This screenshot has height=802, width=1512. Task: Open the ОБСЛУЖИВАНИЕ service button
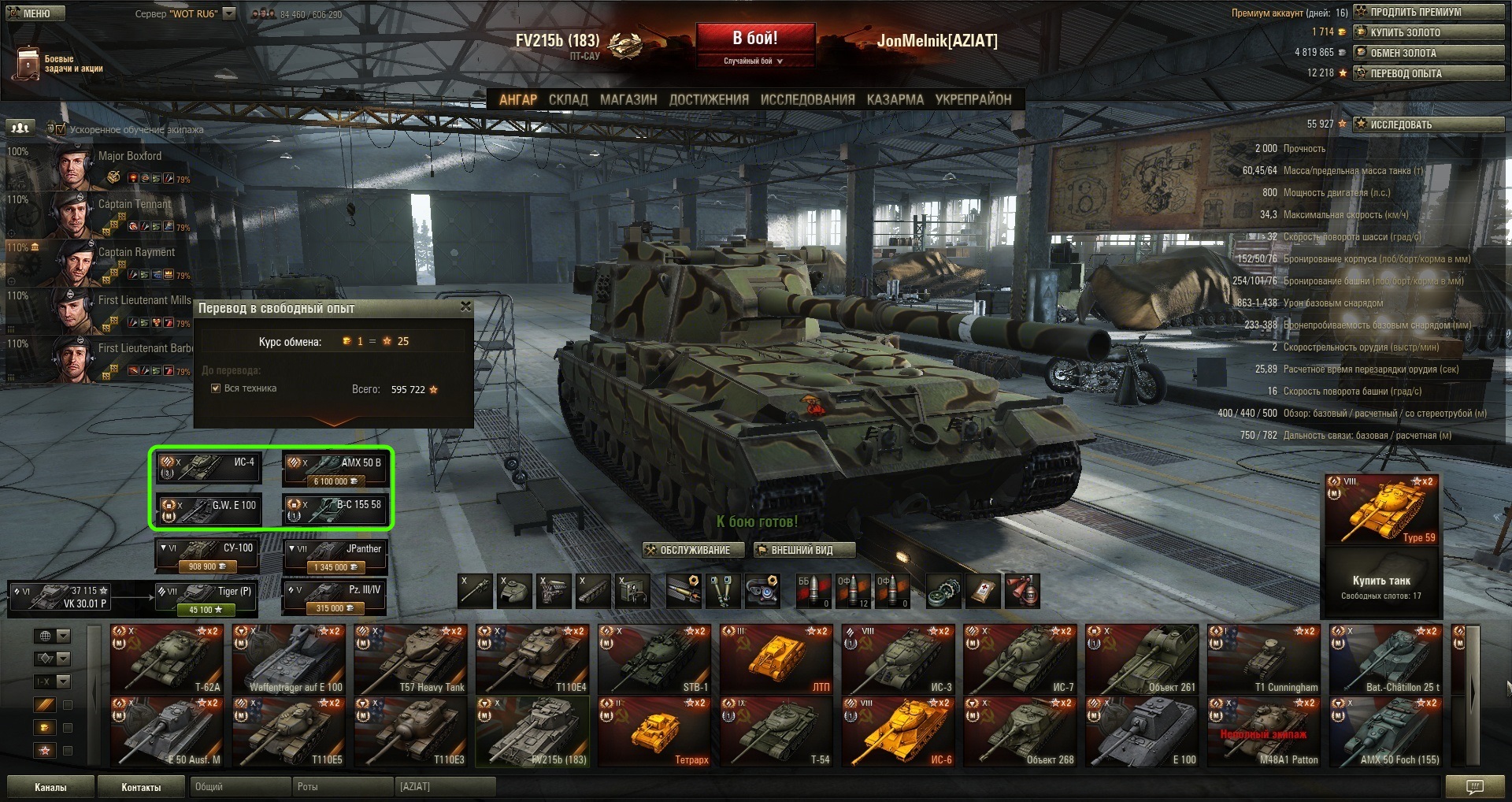(694, 550)
